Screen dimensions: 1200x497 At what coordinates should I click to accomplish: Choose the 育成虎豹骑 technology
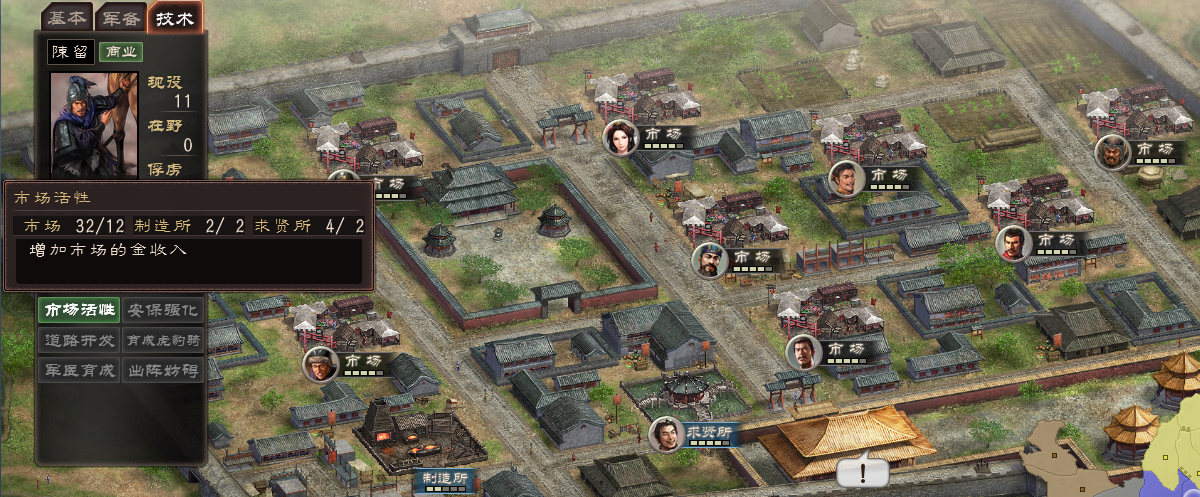pos(163,340)
